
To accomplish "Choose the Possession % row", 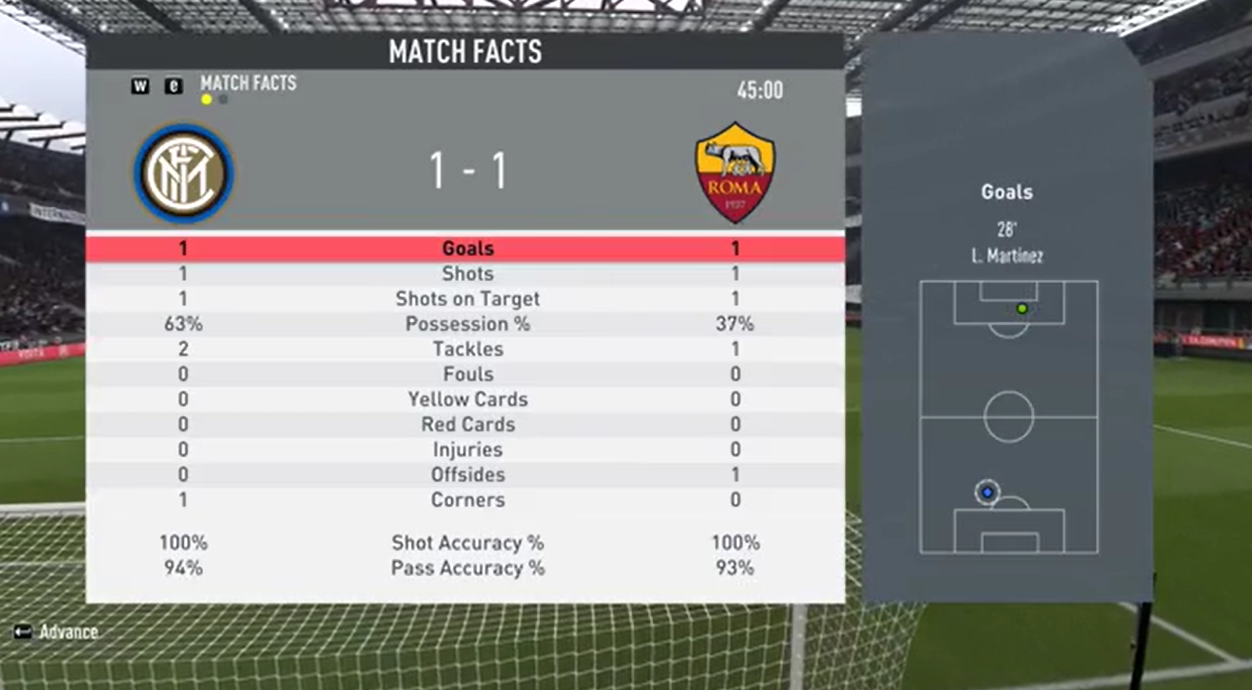I will point(467,324).
